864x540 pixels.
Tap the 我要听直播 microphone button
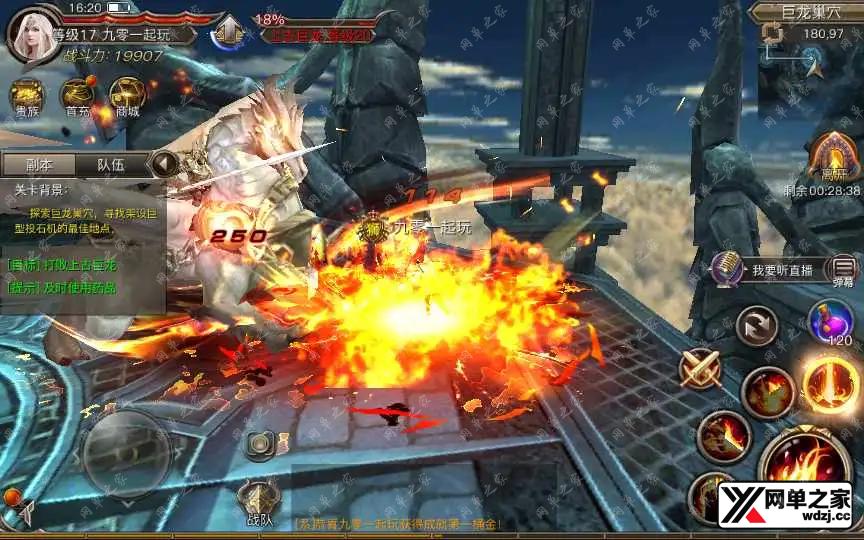(x=726, y=268)
